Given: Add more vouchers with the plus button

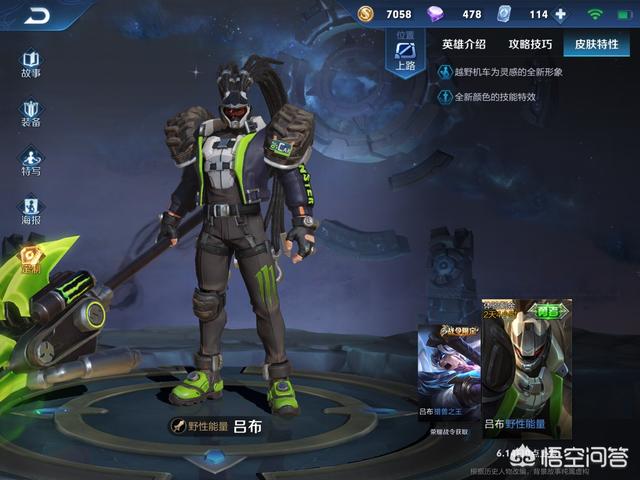Looking at the screenshot, I should [x=559, y=15].
